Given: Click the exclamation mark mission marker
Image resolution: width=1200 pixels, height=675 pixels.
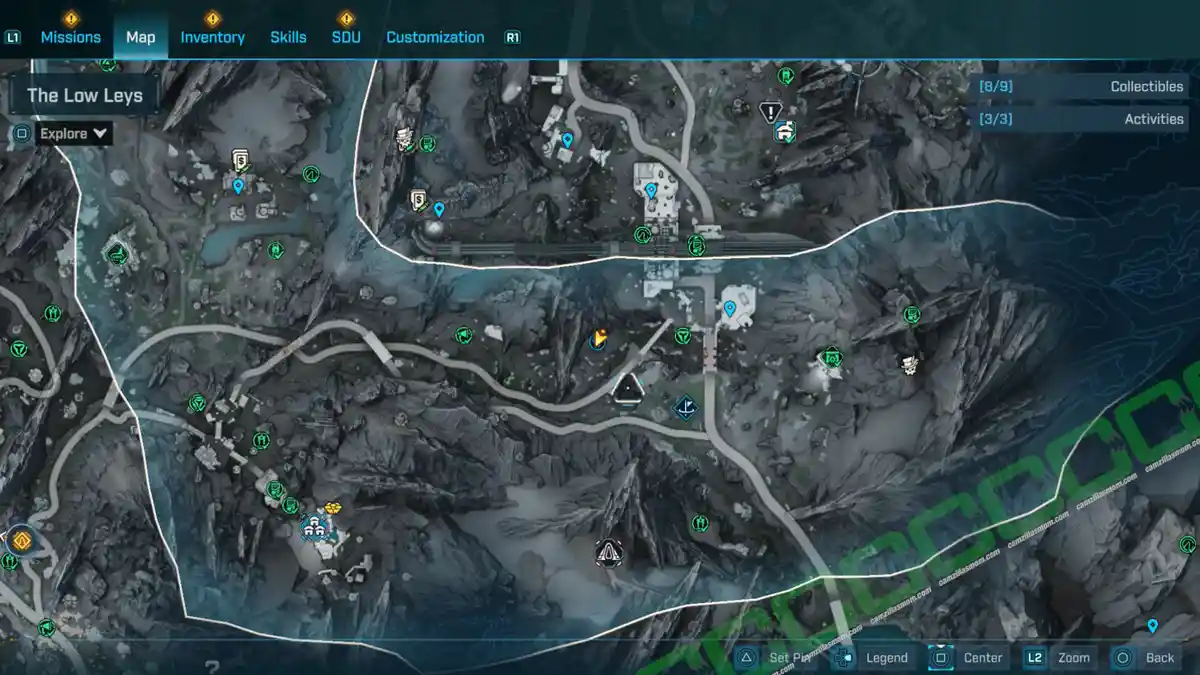Looking at the screenshot, I should (x=769, y=111).
